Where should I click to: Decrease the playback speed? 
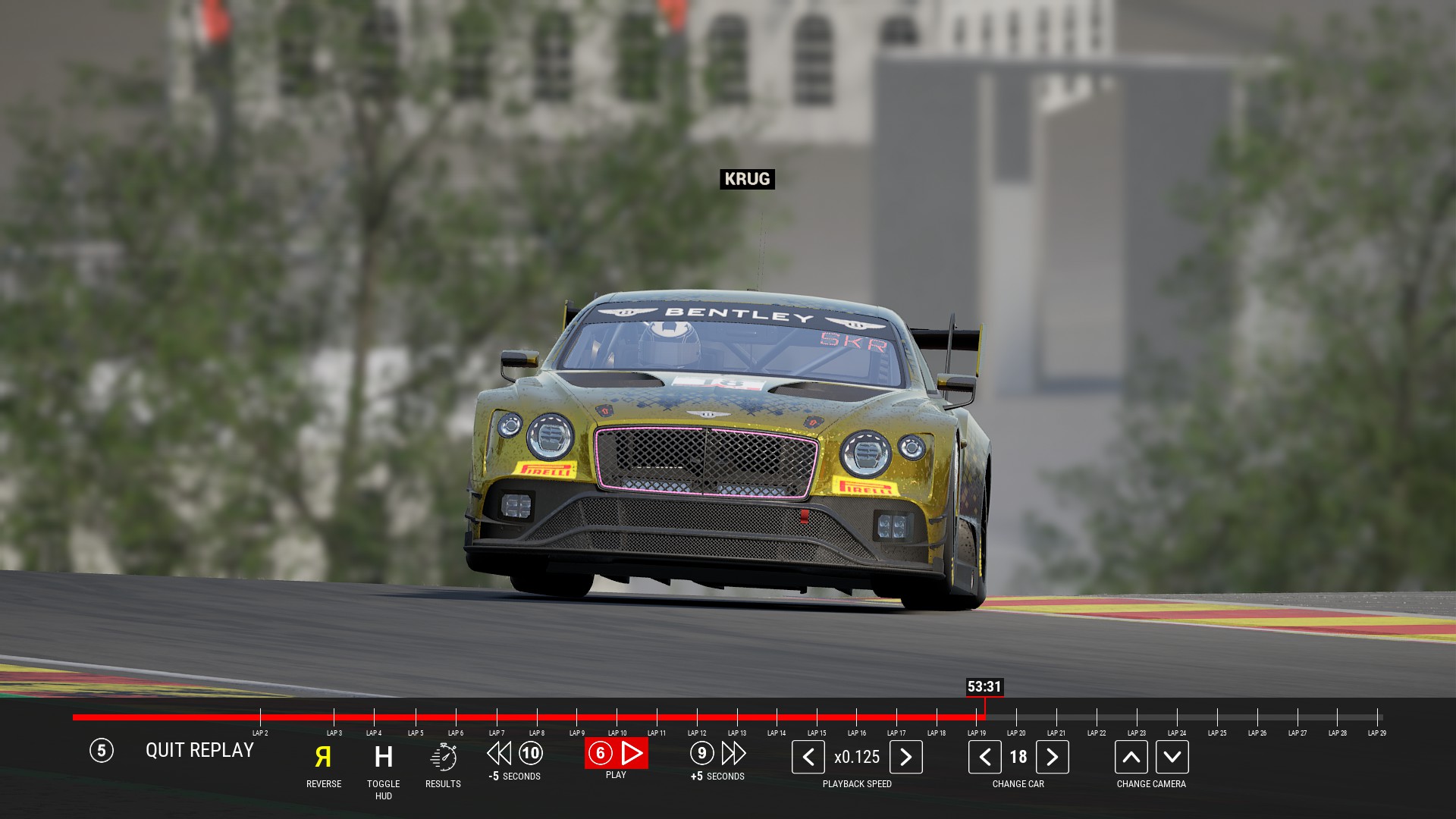(808, 757)
